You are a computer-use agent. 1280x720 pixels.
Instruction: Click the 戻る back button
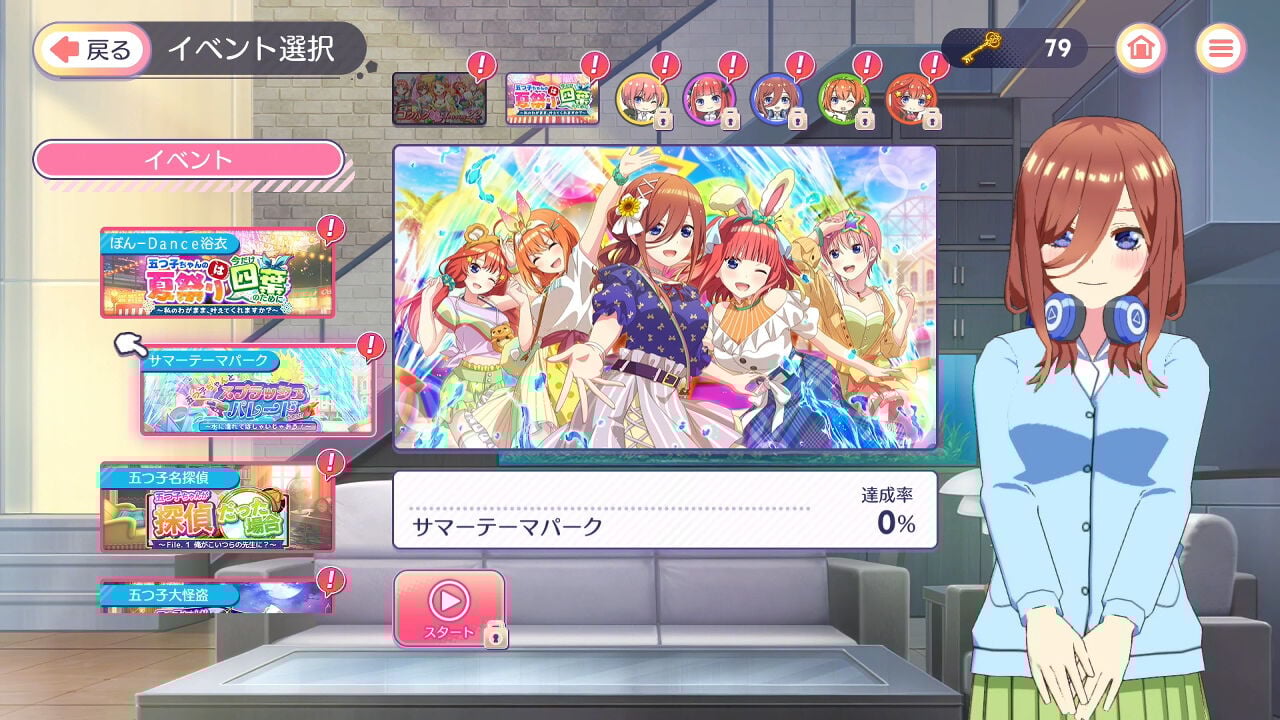click(91, 47)
